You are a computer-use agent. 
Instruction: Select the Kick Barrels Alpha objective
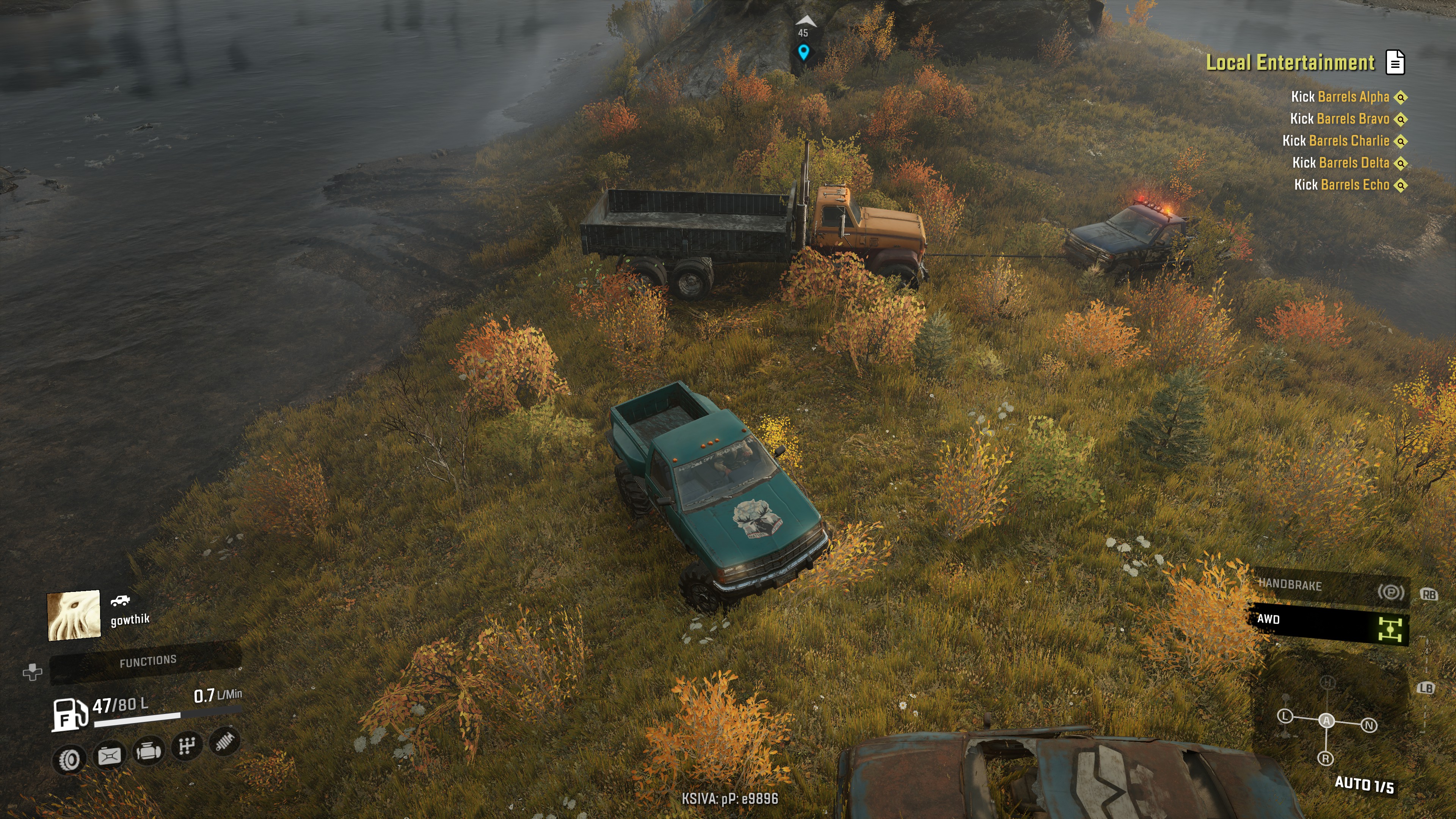1340,97
